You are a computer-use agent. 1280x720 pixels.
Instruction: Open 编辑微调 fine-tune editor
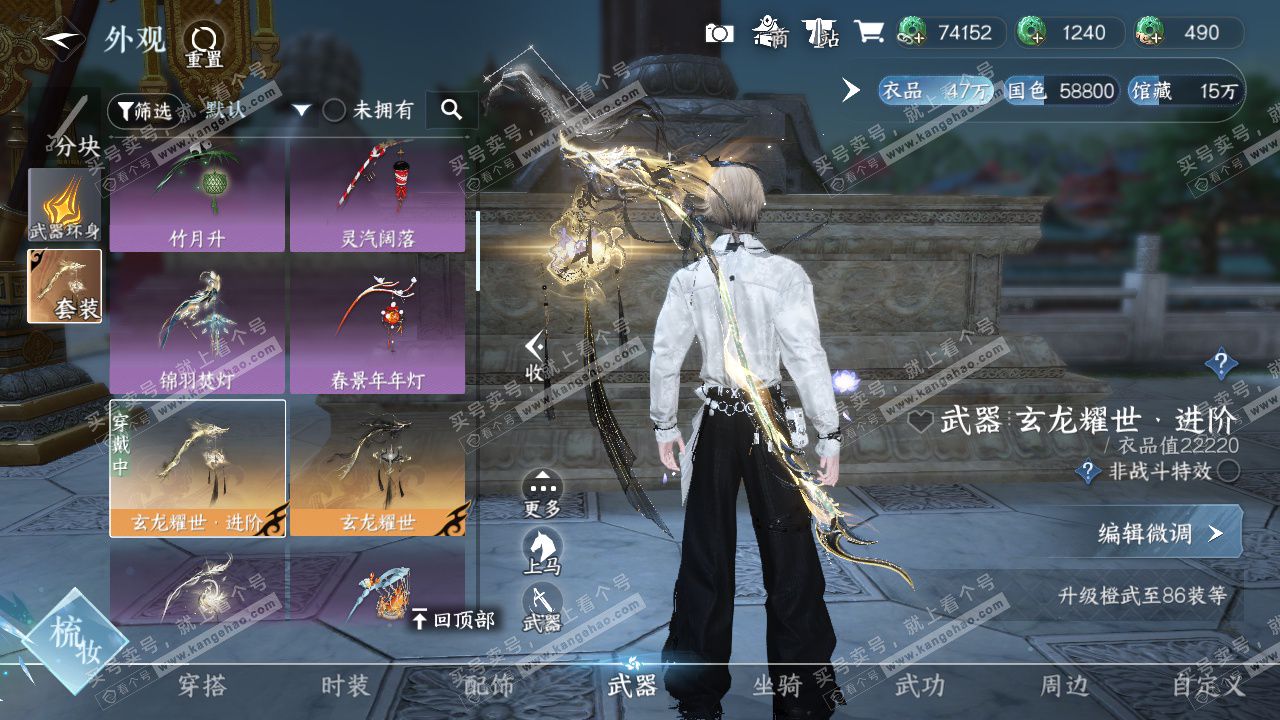pos(1160,533)
